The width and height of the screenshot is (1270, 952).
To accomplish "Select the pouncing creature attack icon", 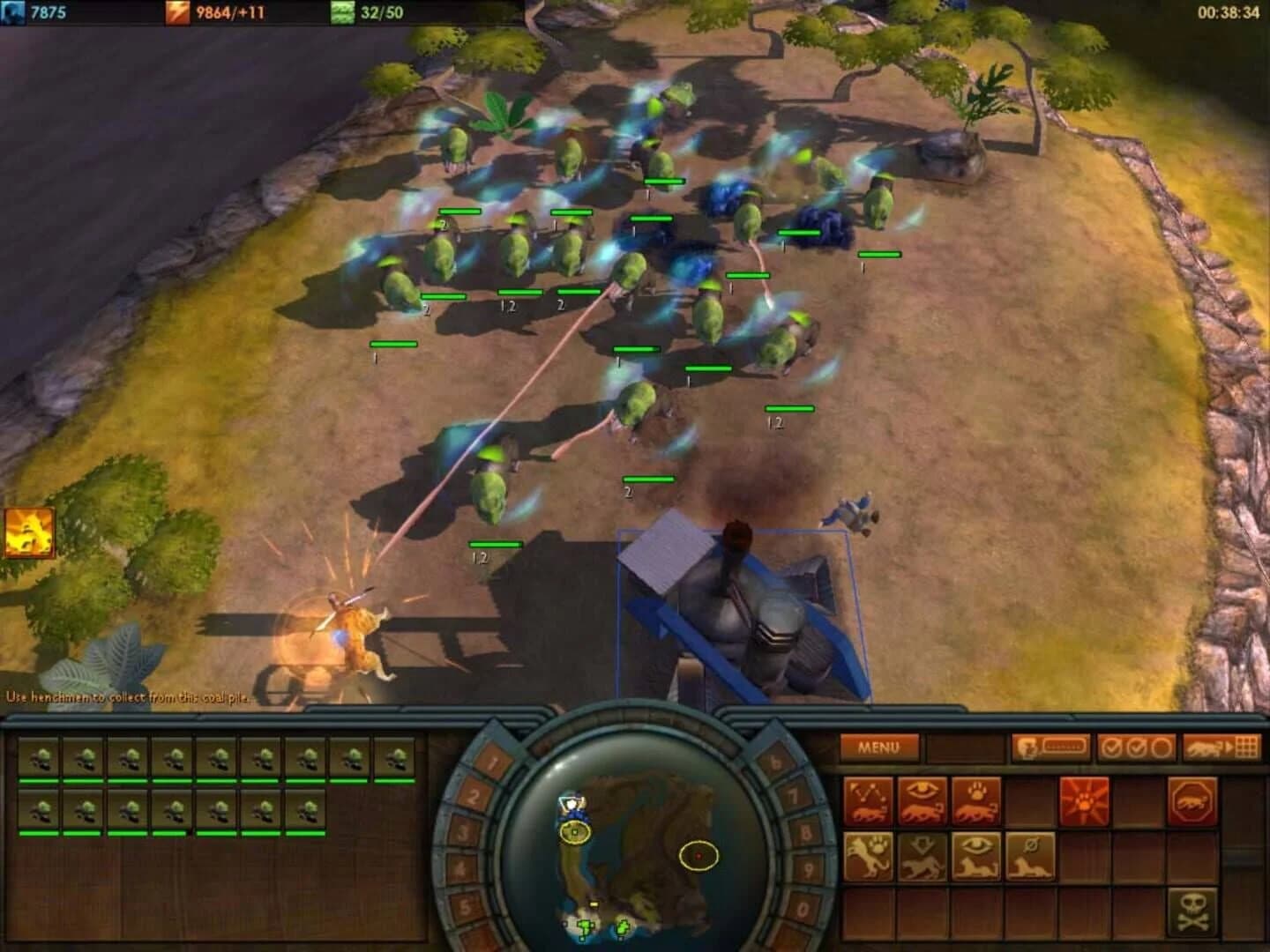I will pos(868,857).
